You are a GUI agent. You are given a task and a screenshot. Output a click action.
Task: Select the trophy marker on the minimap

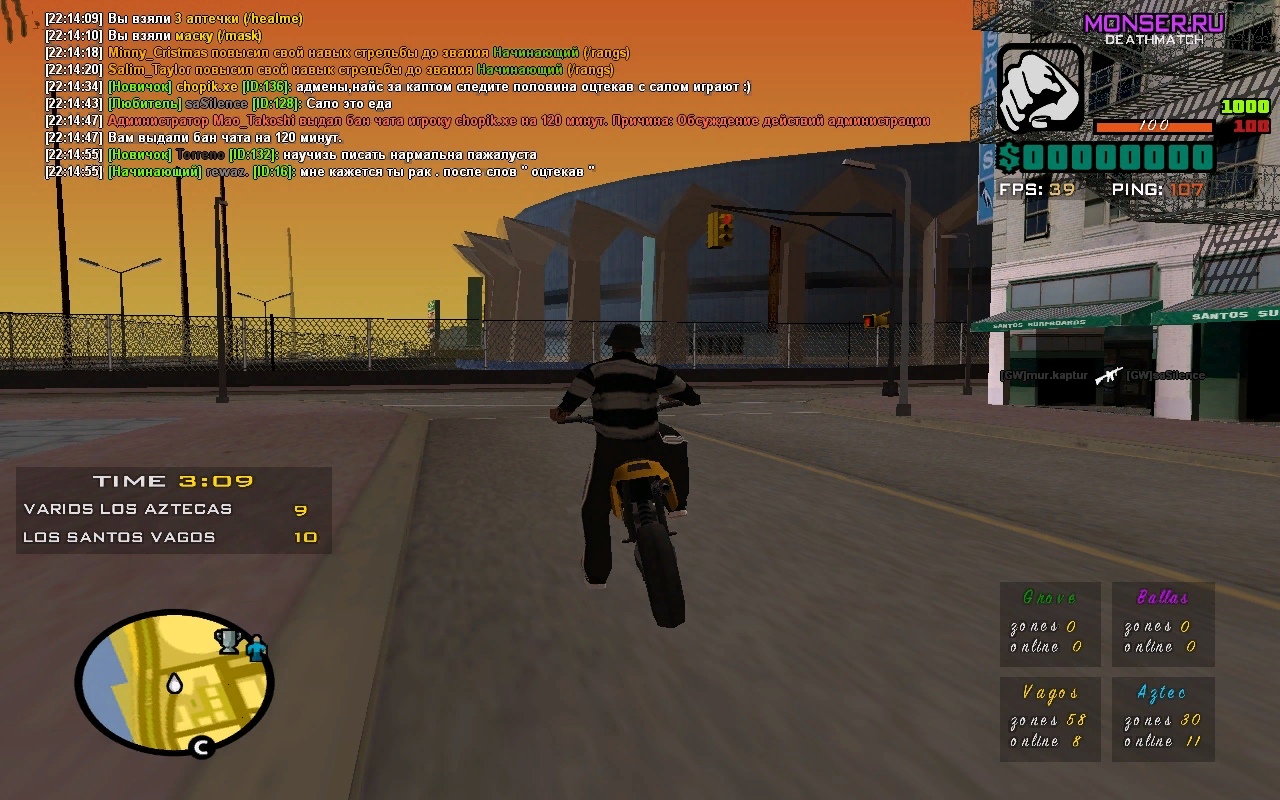pyautogui.click(x=229, y=640)
